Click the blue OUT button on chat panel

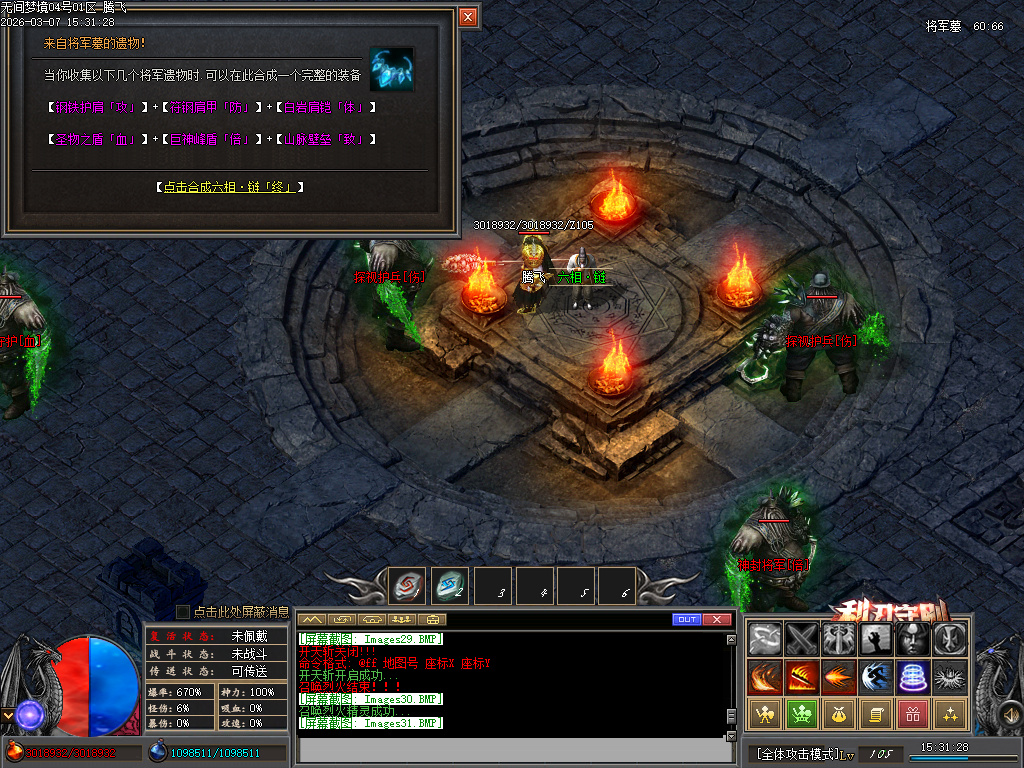686,620
